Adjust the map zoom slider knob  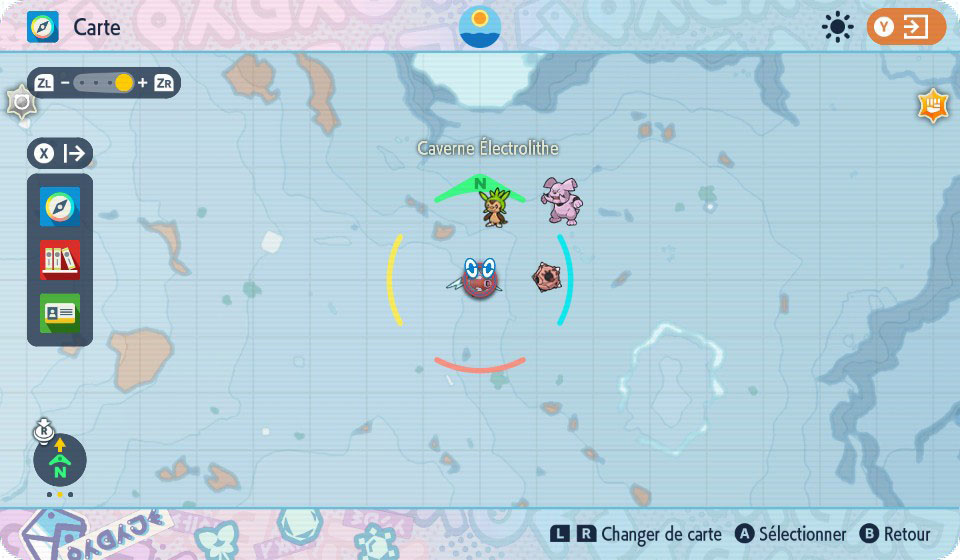(x=124, y=83)
